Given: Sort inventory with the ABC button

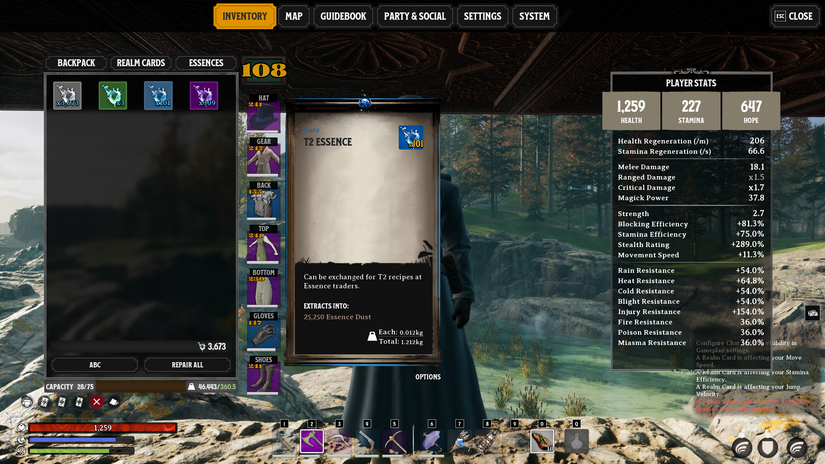Looking at the screenshot, I should pyautogui.click(x=95, y=365).
